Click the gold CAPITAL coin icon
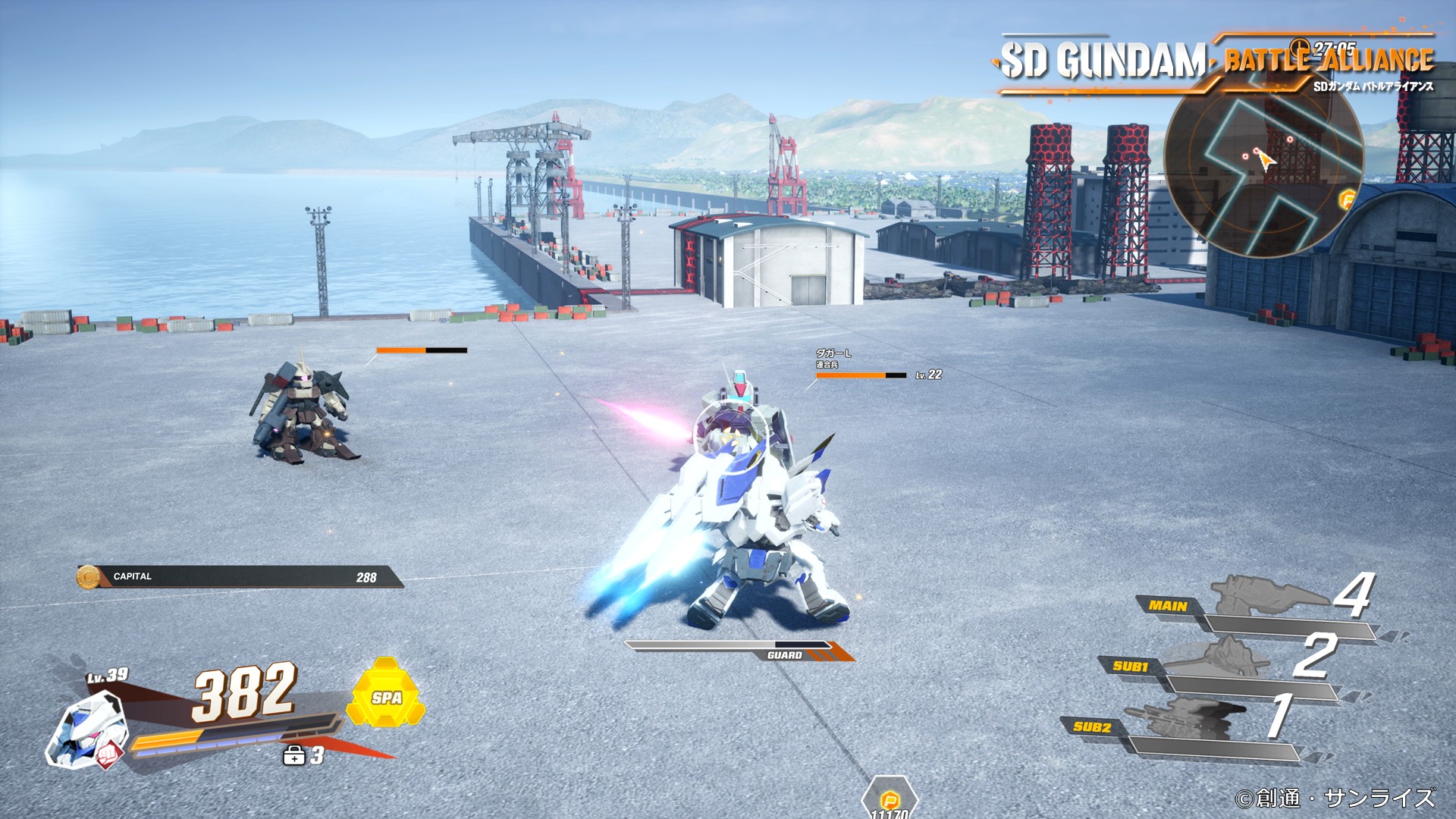This screenshot has height=819, width=1456. [88, 577]
